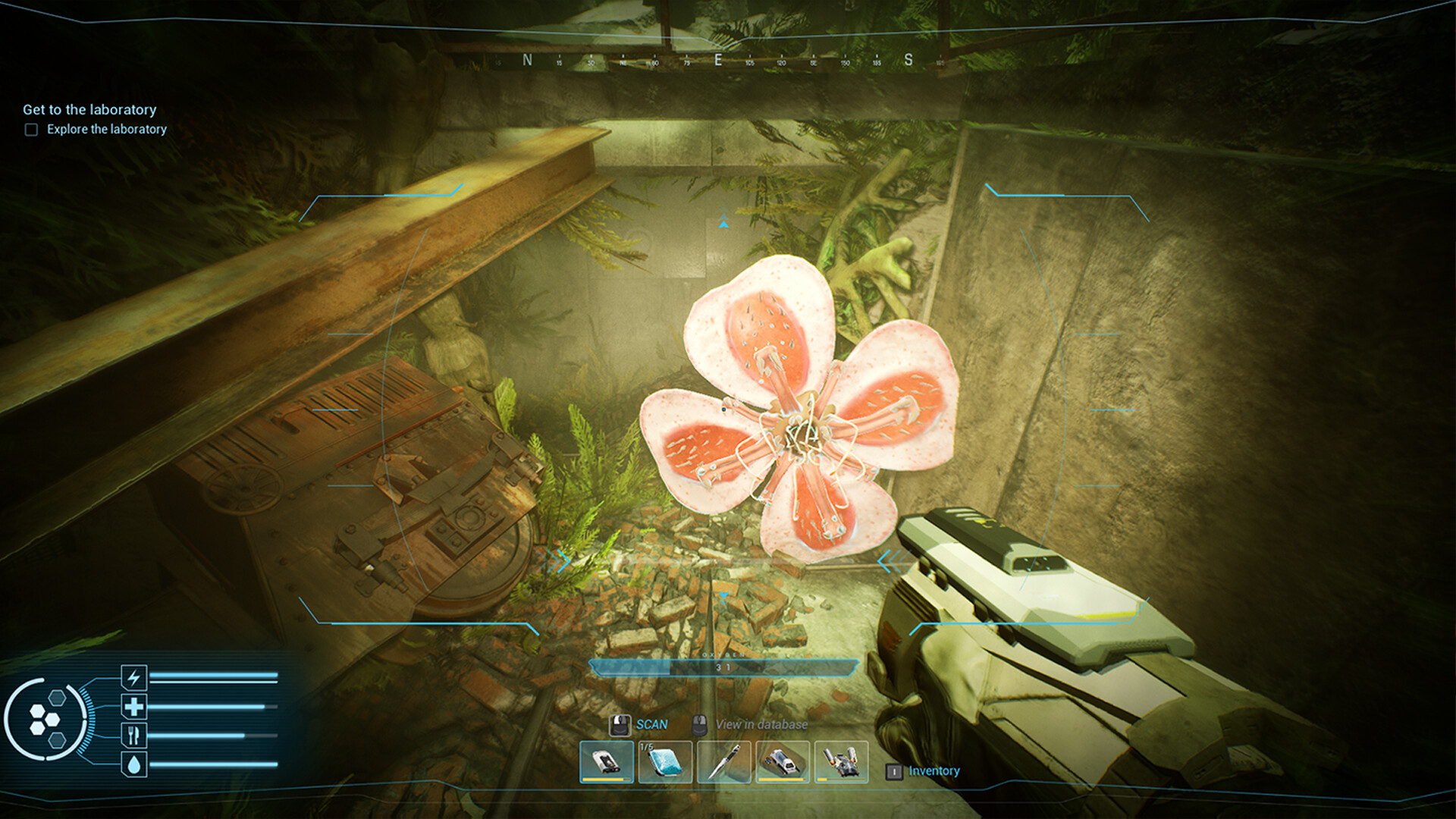
Task: Click the Explore the laboratory objective checkbox
Action: [31, 130]
